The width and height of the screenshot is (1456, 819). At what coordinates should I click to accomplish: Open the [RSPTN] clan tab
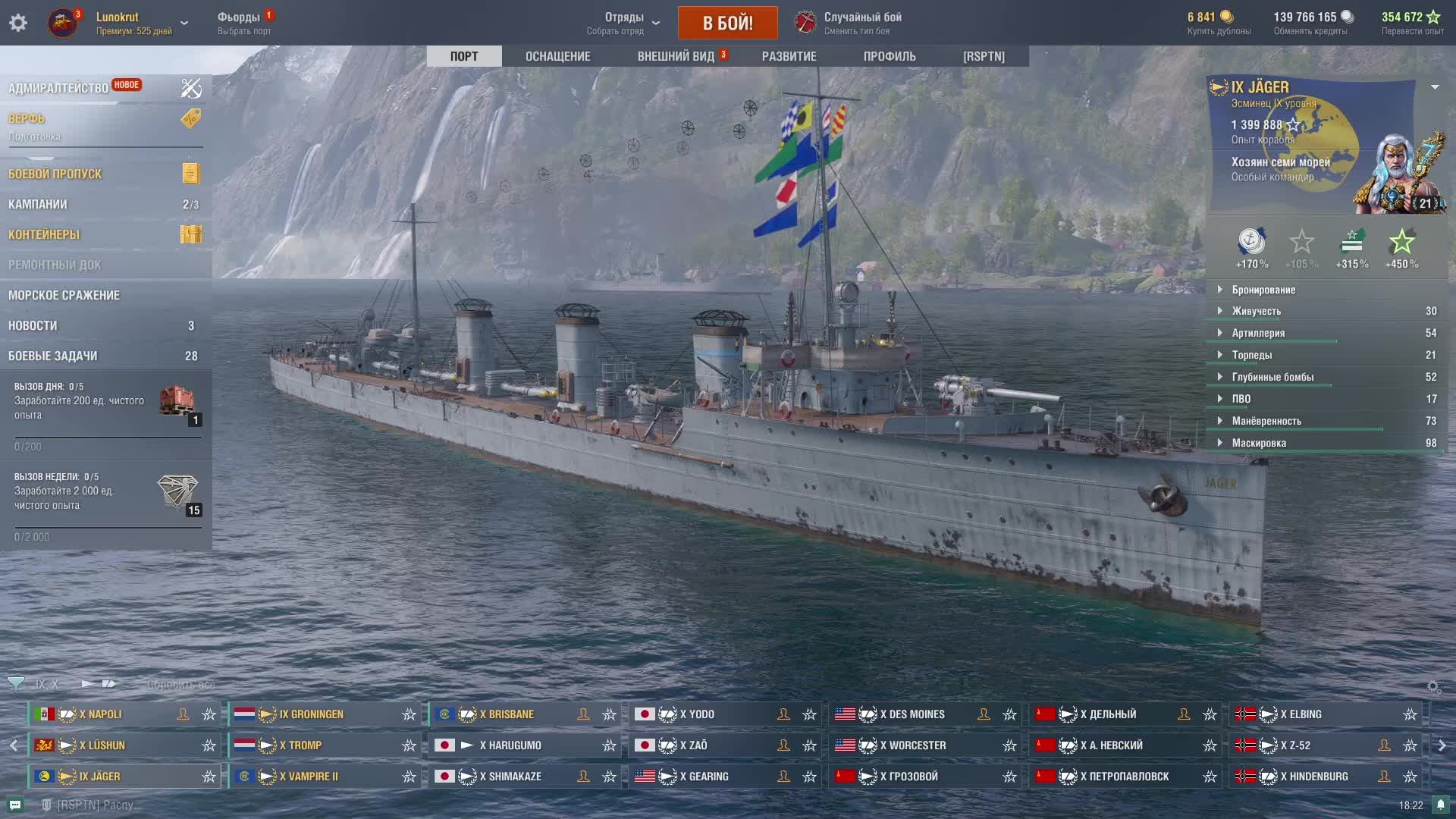pos(984,56)
